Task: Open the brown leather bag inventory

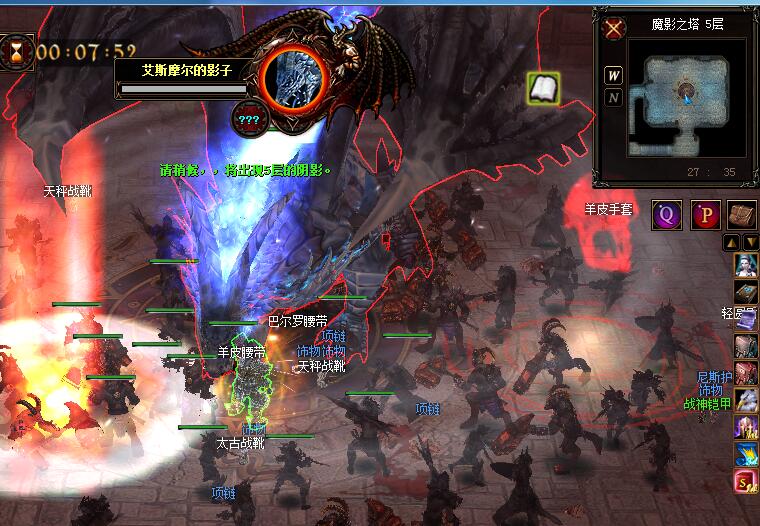Action: pyautogui.click(x=742, y=214)
